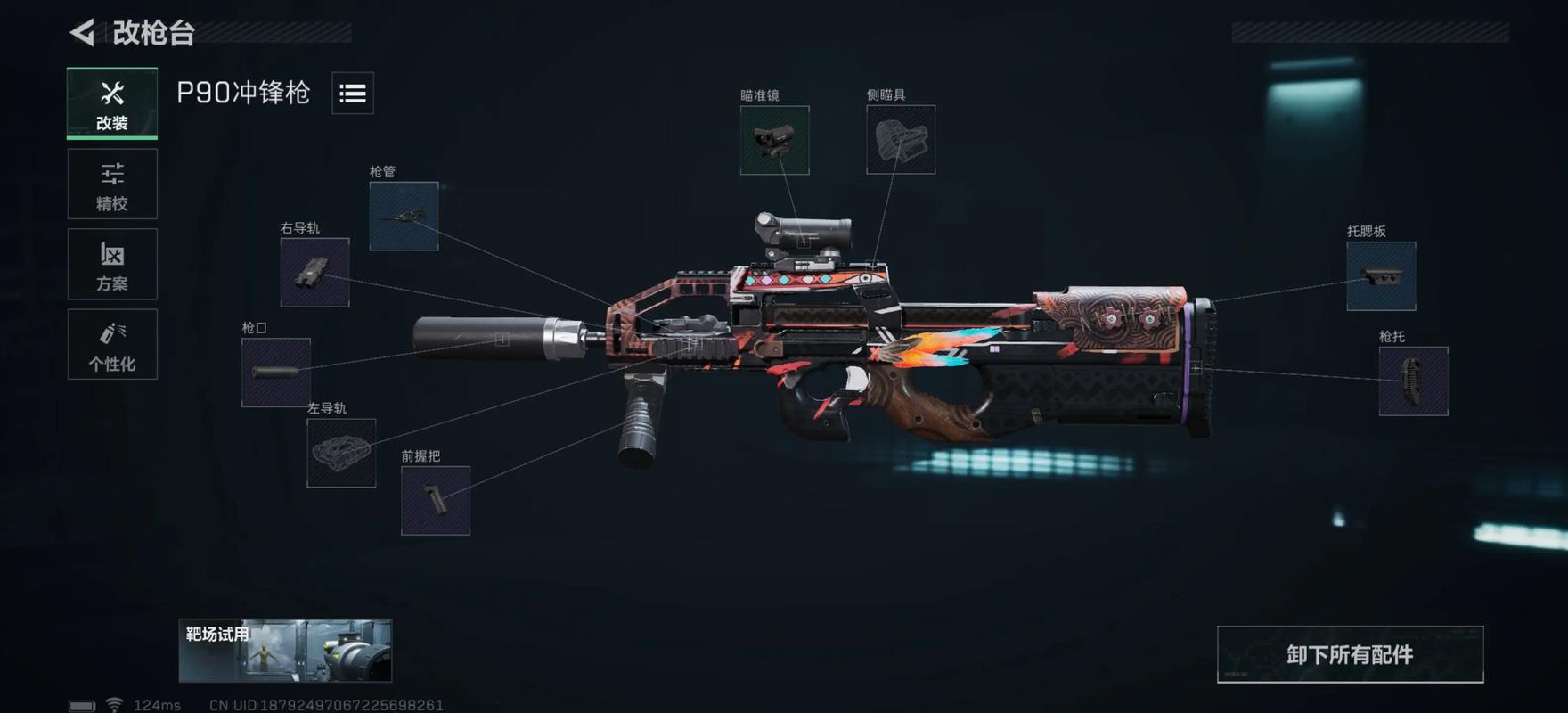Switch to the 改装 tab
Screen dimensions: 1568x713
pyautogui.click(x=112, y=103)
